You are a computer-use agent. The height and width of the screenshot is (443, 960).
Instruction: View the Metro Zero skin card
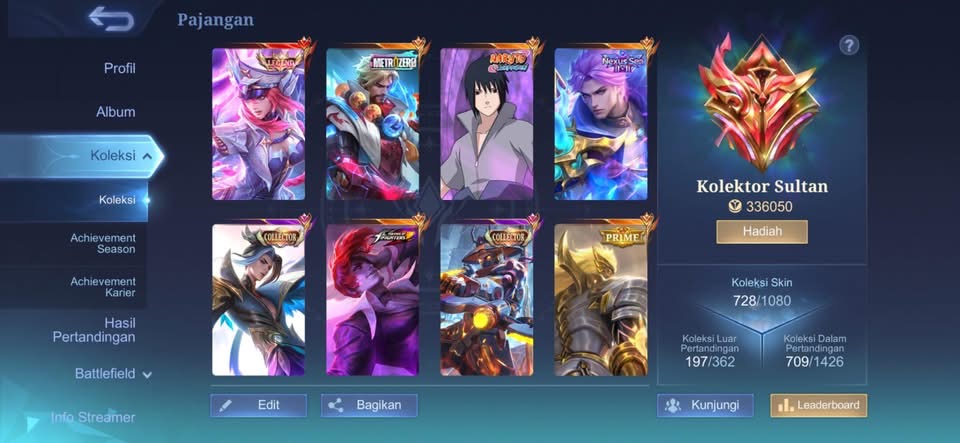coord(373,124)
